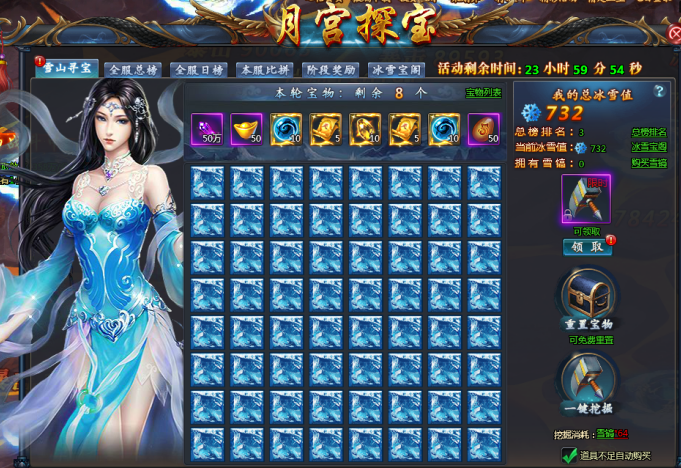Reset treasures with the 重置宝物 chest
This screenshot has height=468, width=681.
coord(587,297)
